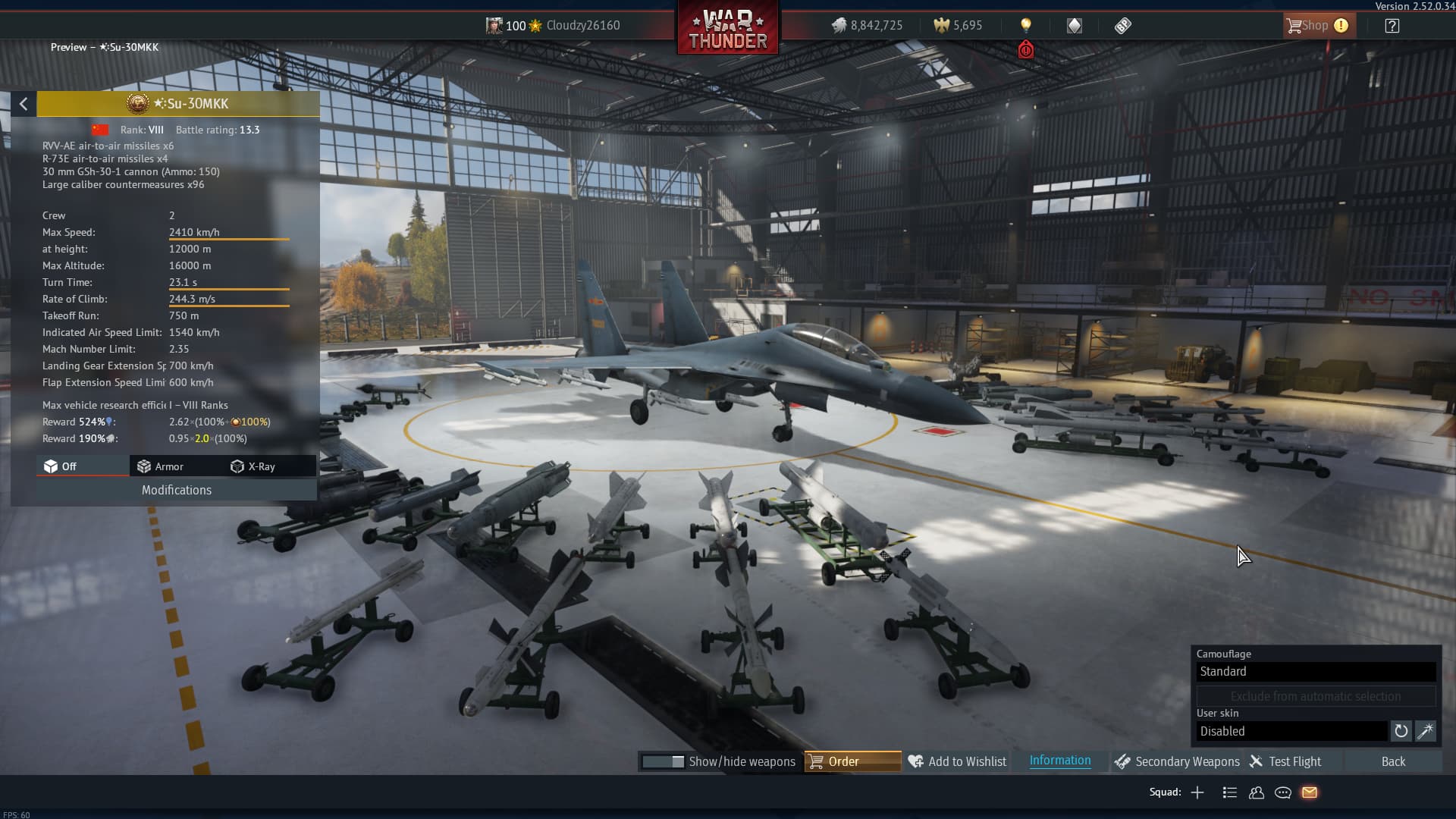Open the messages envelope icon near Squad
This screenshot has width=1456, height=819.
click(1310, 792)
